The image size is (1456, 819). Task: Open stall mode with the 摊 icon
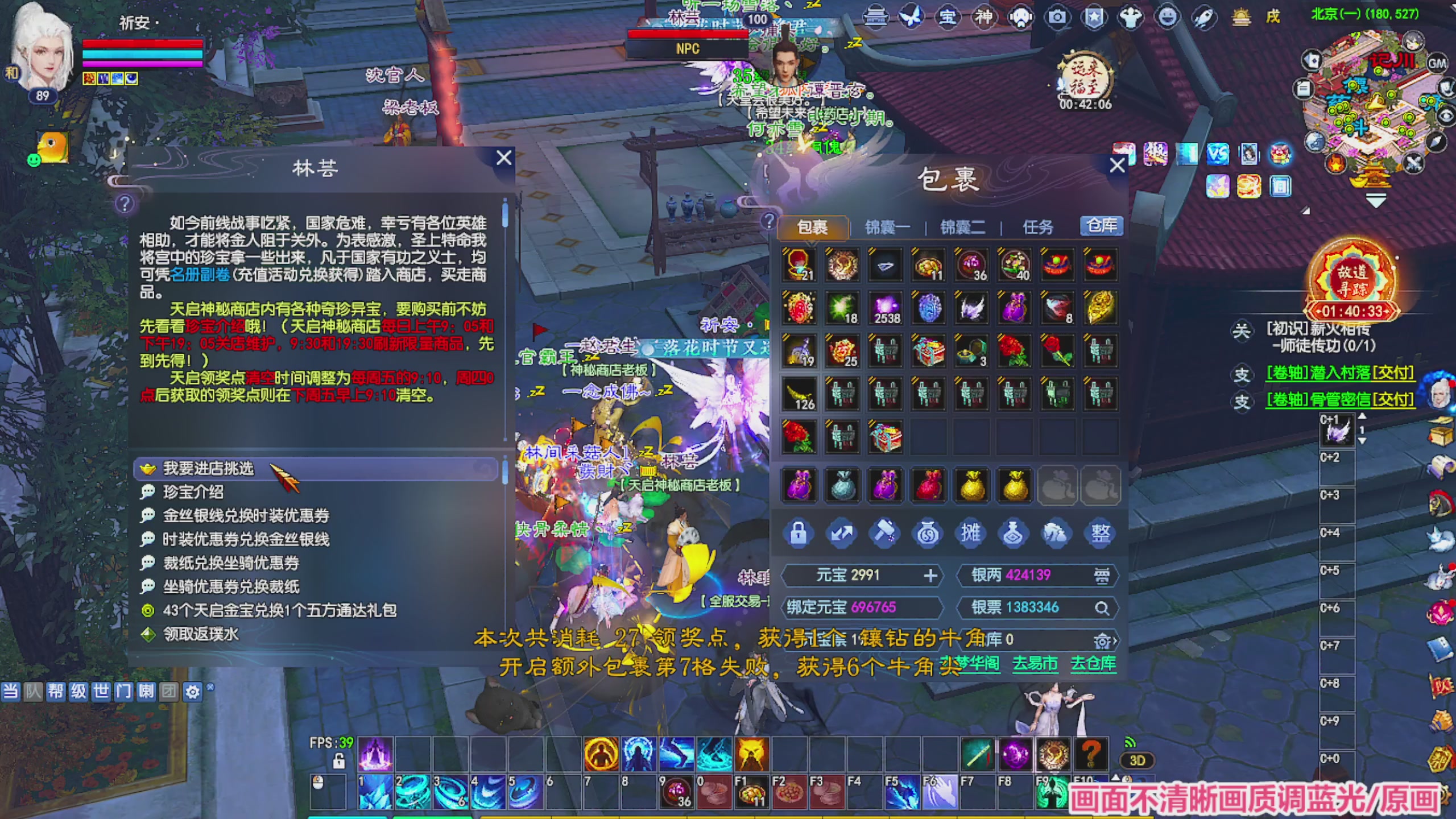pos(971,533)
